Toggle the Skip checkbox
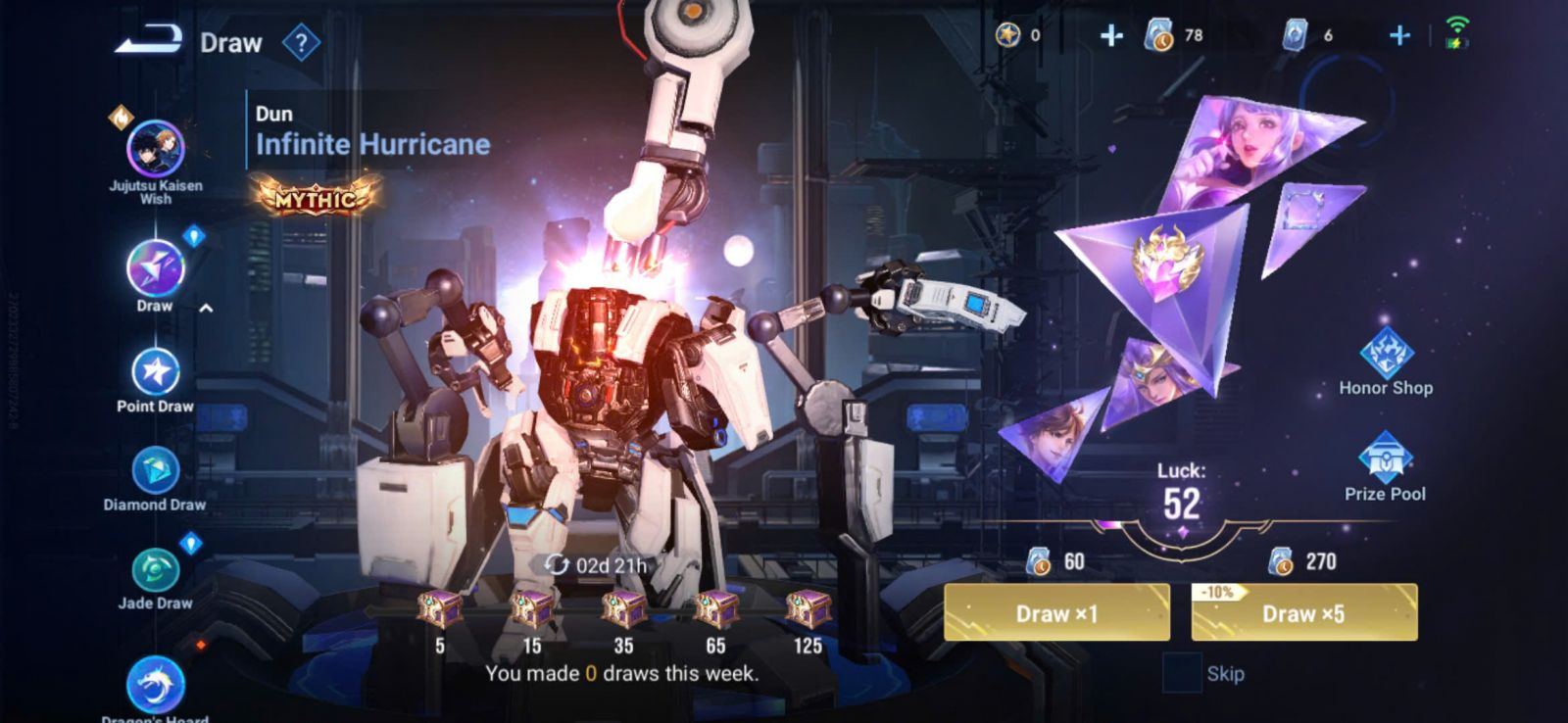Screen dimensions: 1568x723 click(x=1181, y=674)
